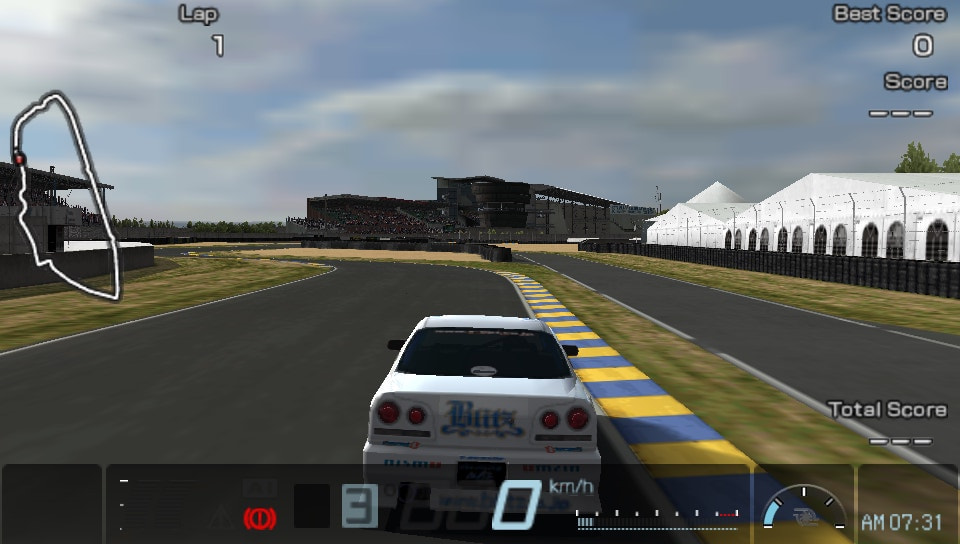Screen dimensions: 960x544
Task: Select the turbo boost gauge dial
Action: pyautogui.click(x=803, y=510)
